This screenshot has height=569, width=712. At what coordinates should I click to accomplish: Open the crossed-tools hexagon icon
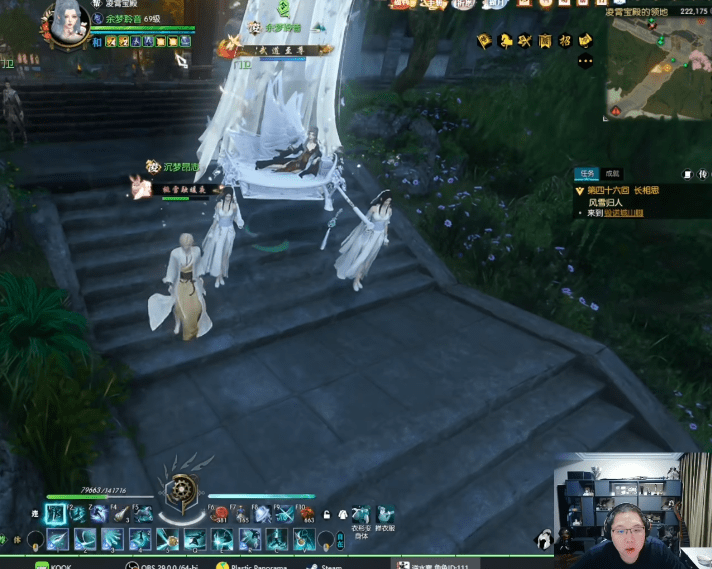coord(525,41)
